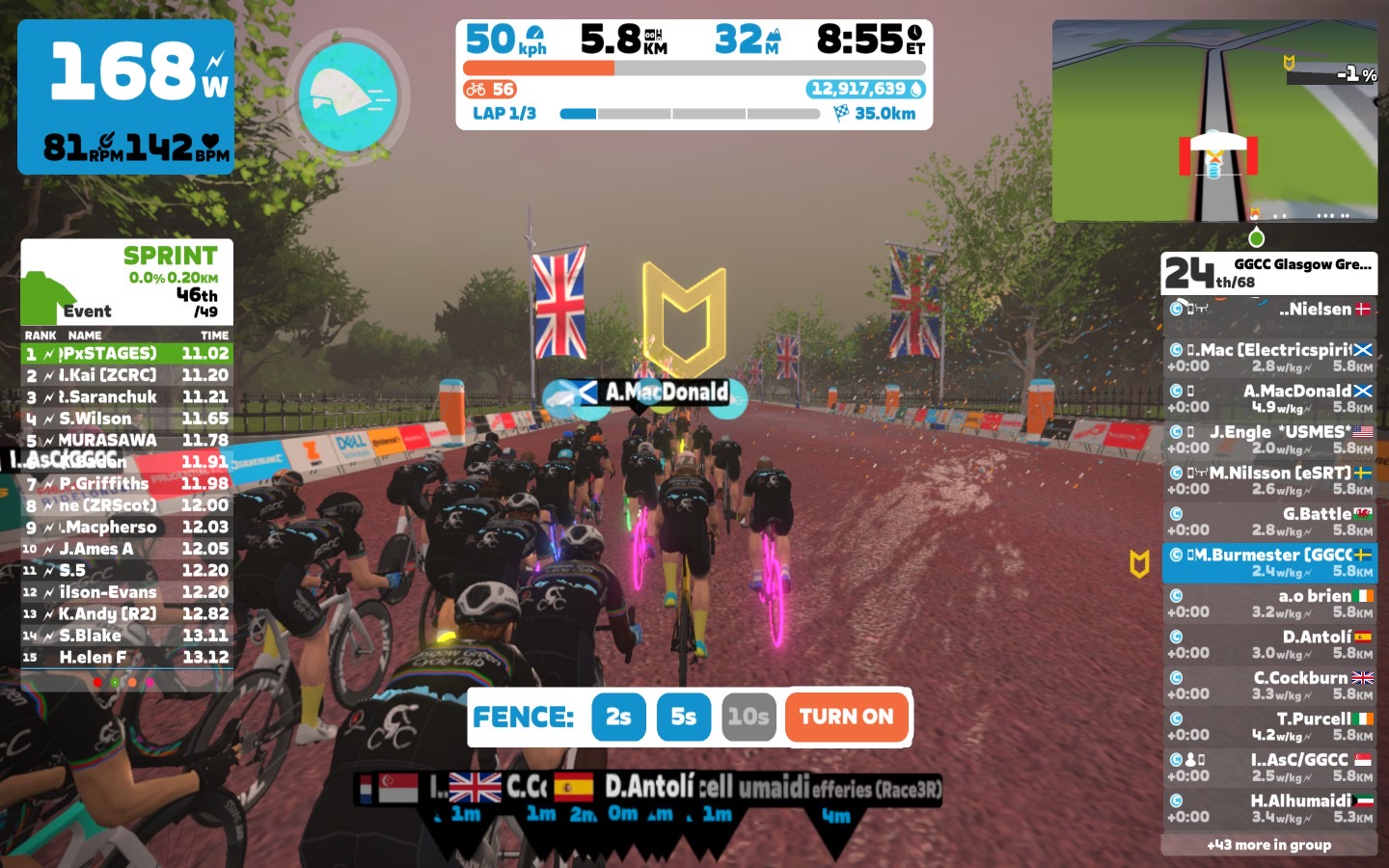1389x868 pixels.
Task: Open the minimap view
Action: (x=1214, y=121)
